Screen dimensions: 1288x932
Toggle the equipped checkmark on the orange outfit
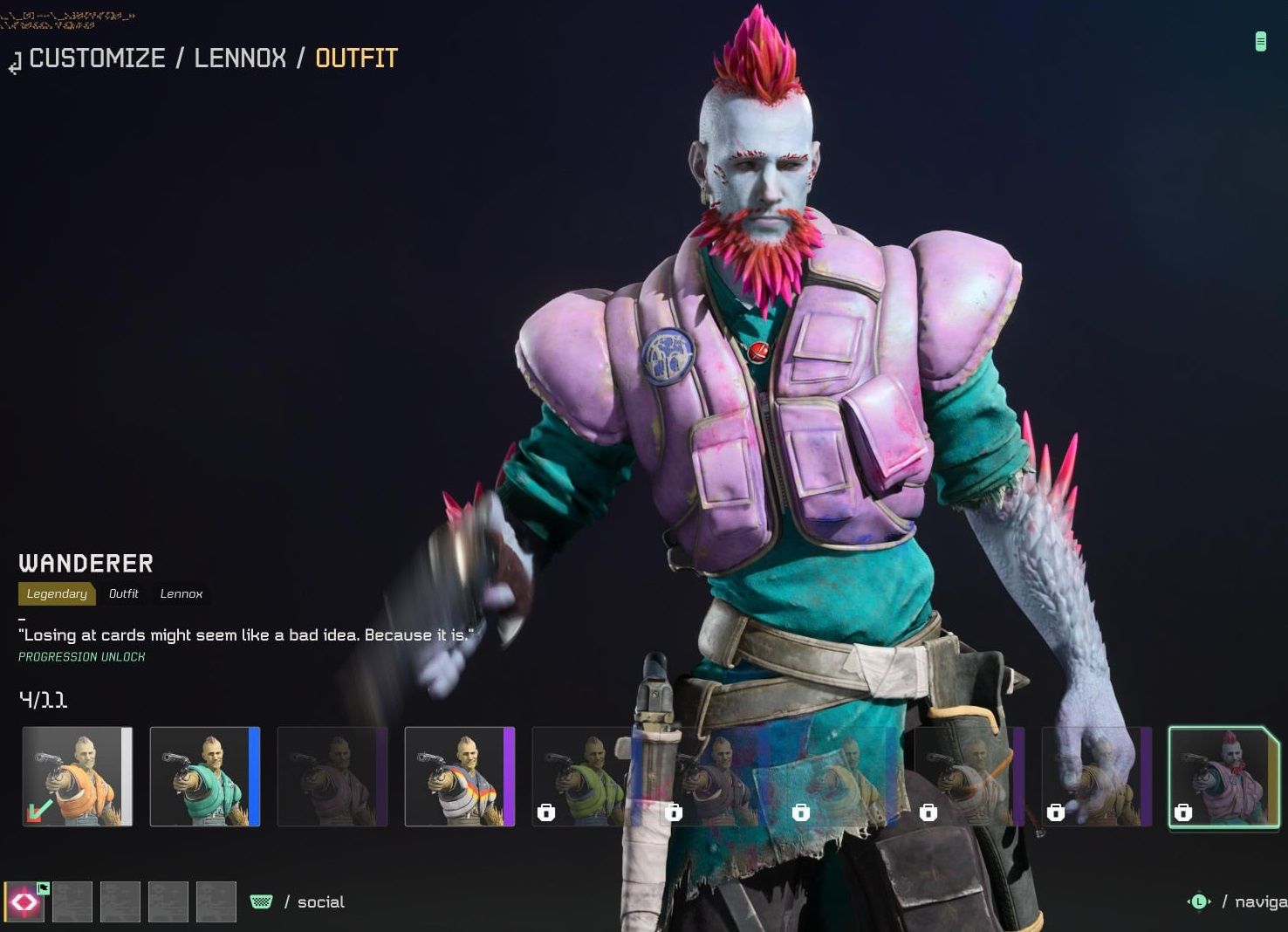coord(37,811)
